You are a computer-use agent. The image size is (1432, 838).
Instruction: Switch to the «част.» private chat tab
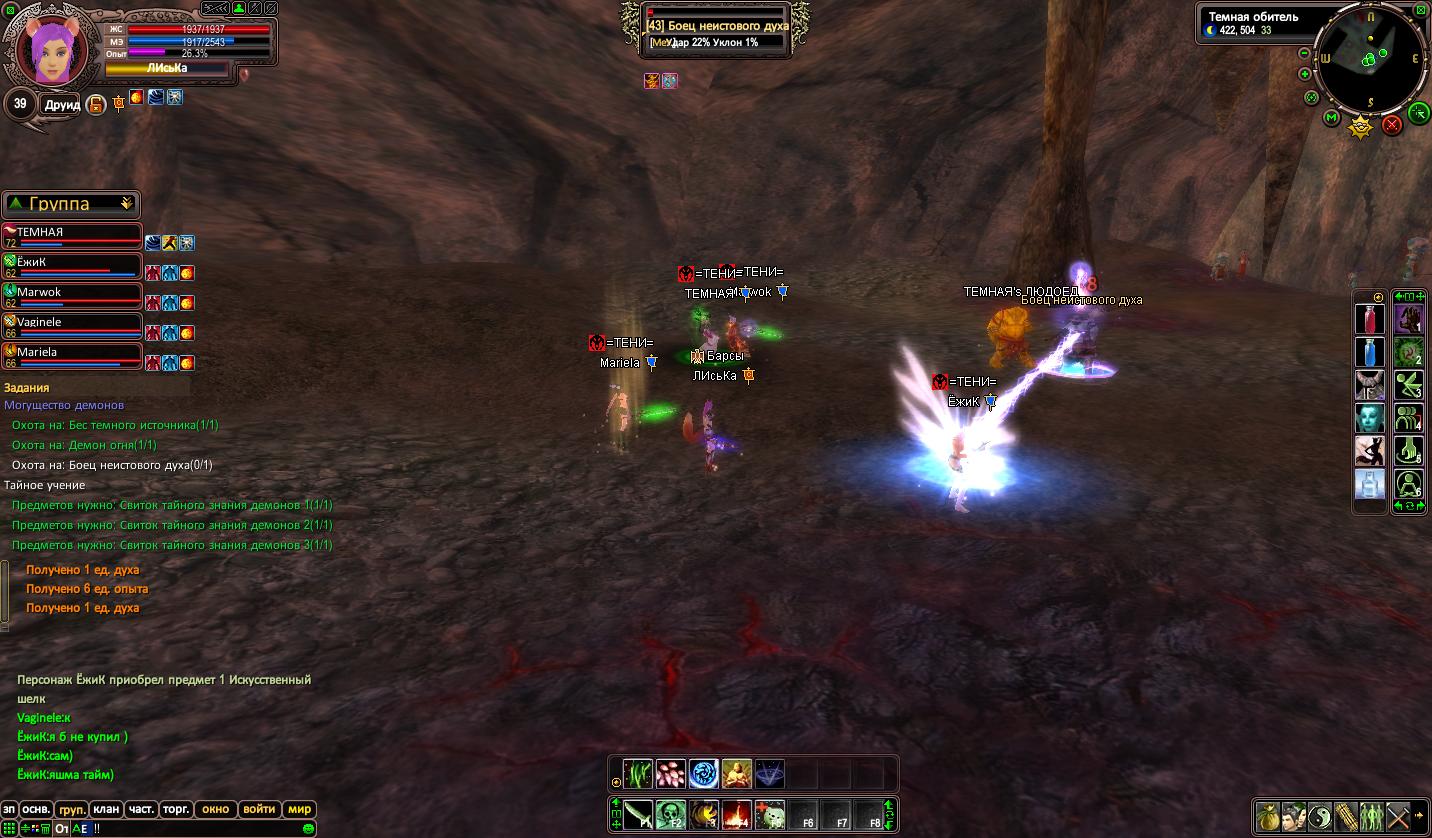click(141, 809)
